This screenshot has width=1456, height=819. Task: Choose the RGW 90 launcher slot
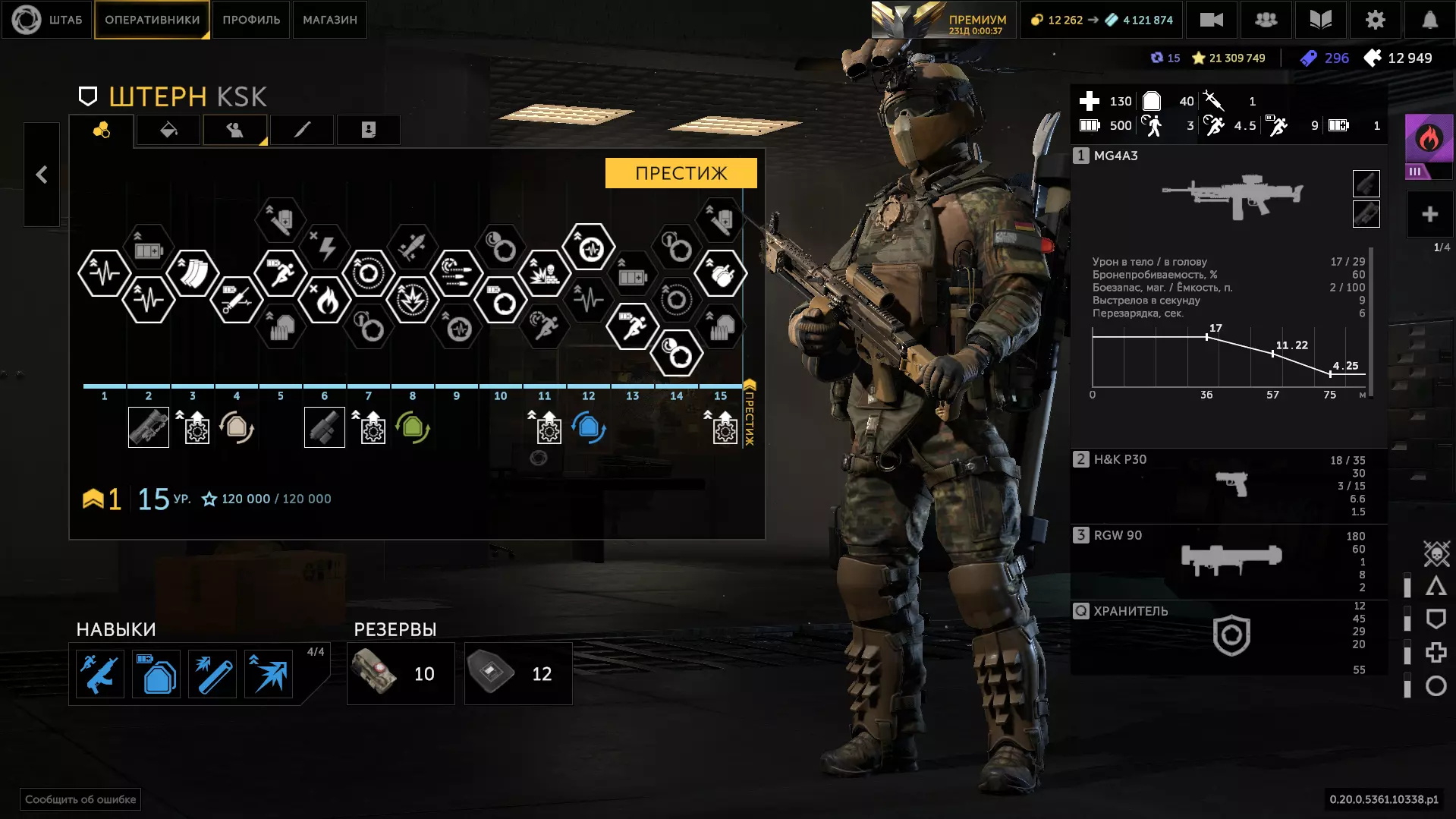pyautogui.click(x=1229, y=559)
